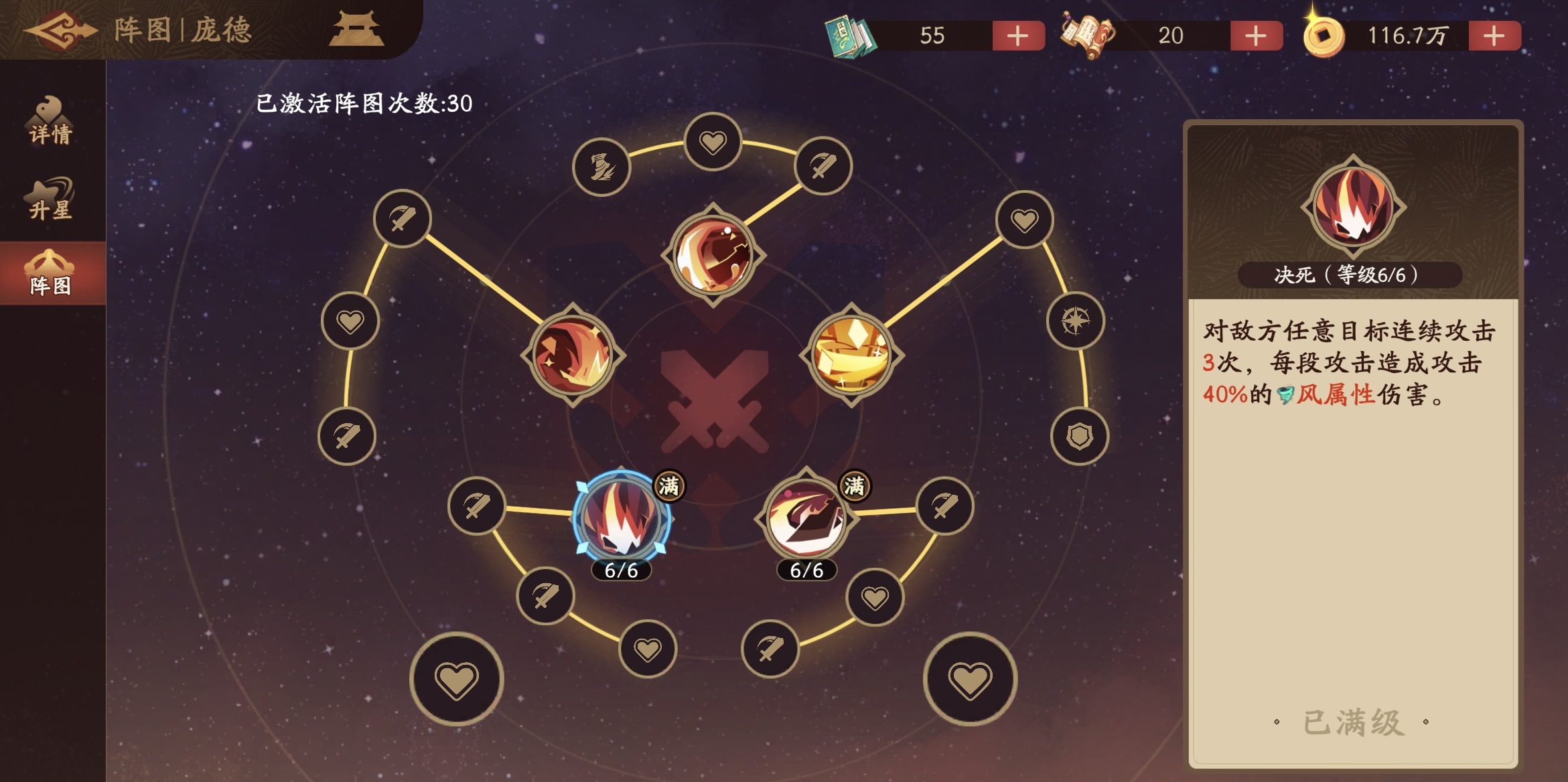Select the top-center red orb skill node
The width and height of the screenshot is (1568, 782).
[713, 254]
